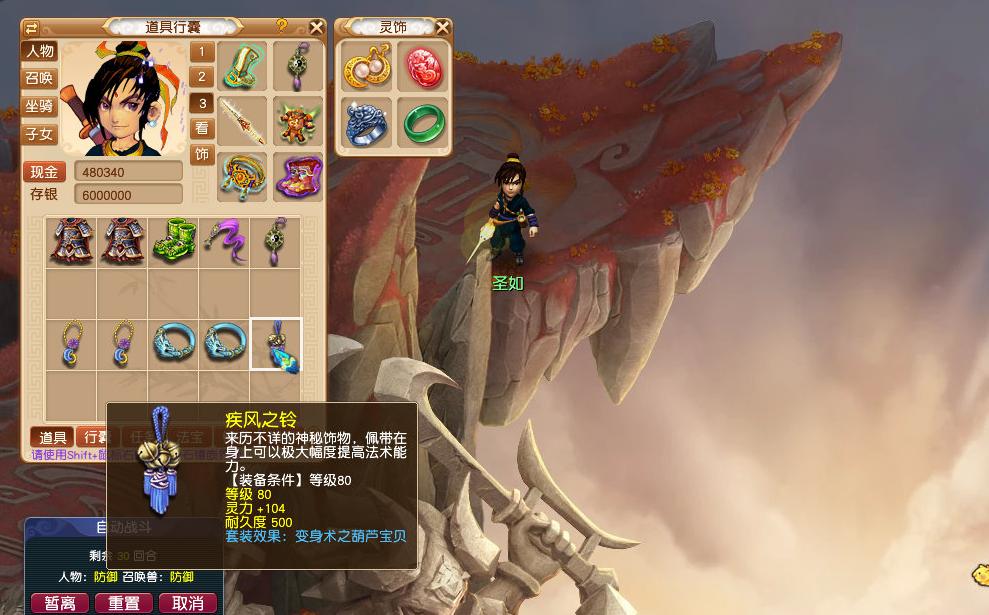Open the inventory help question mark

click(282, 26)
